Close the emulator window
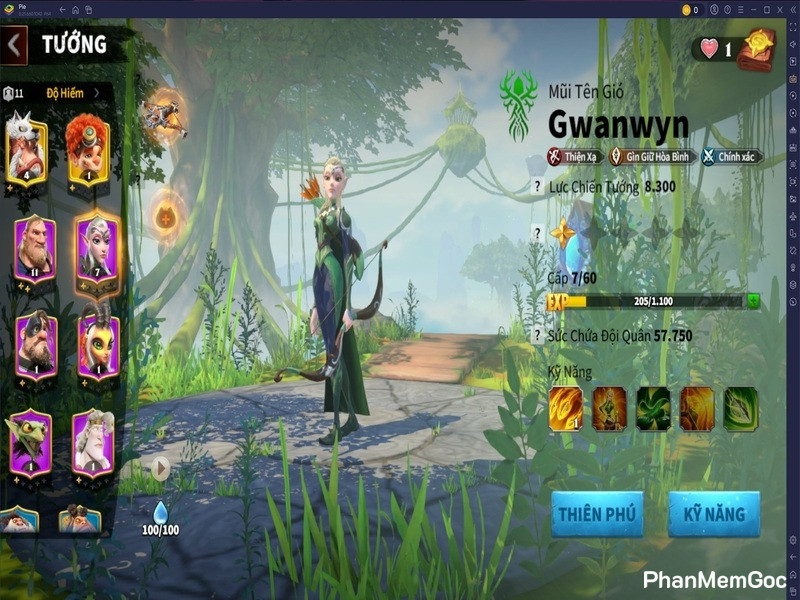The image size is (800, 600). pos(790,10)
